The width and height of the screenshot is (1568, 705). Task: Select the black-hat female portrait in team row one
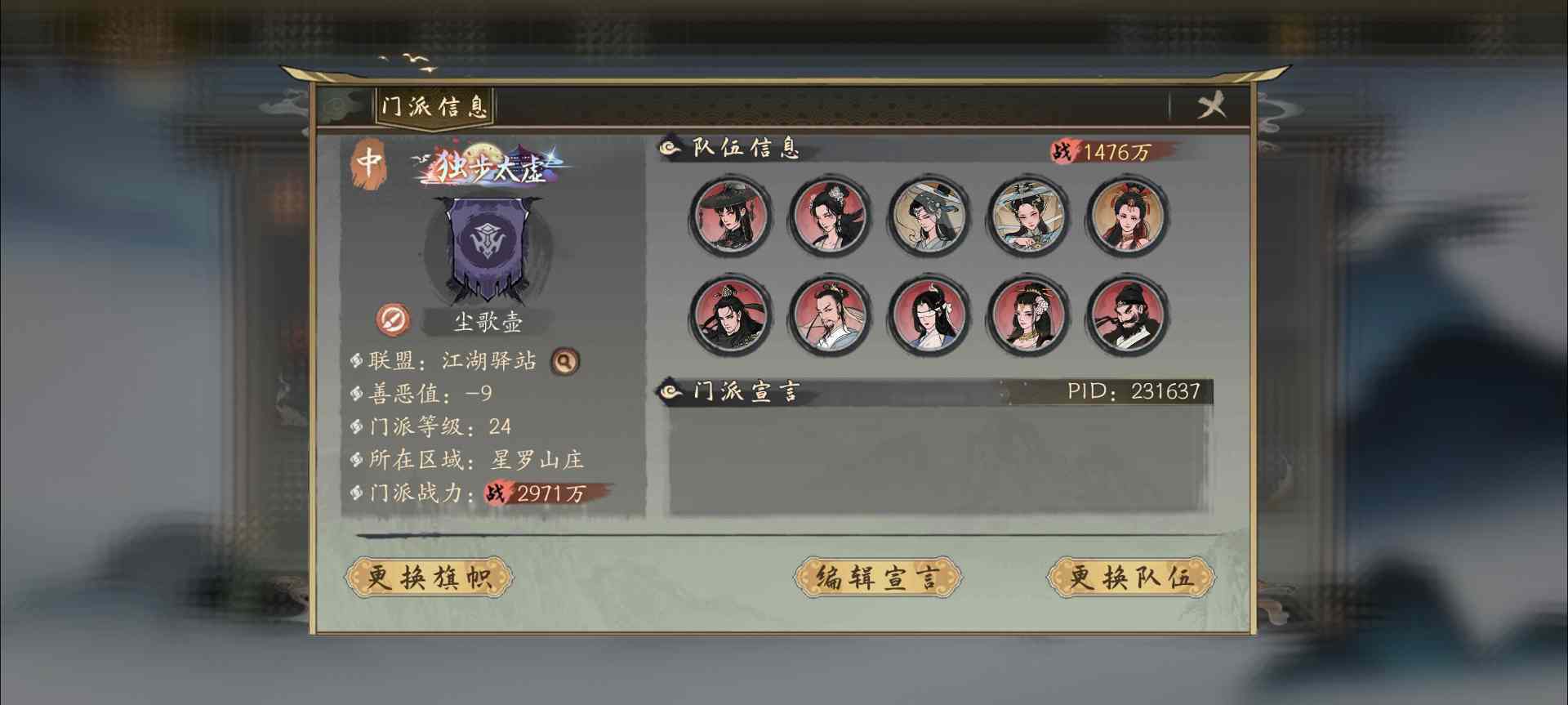point(729,216)
